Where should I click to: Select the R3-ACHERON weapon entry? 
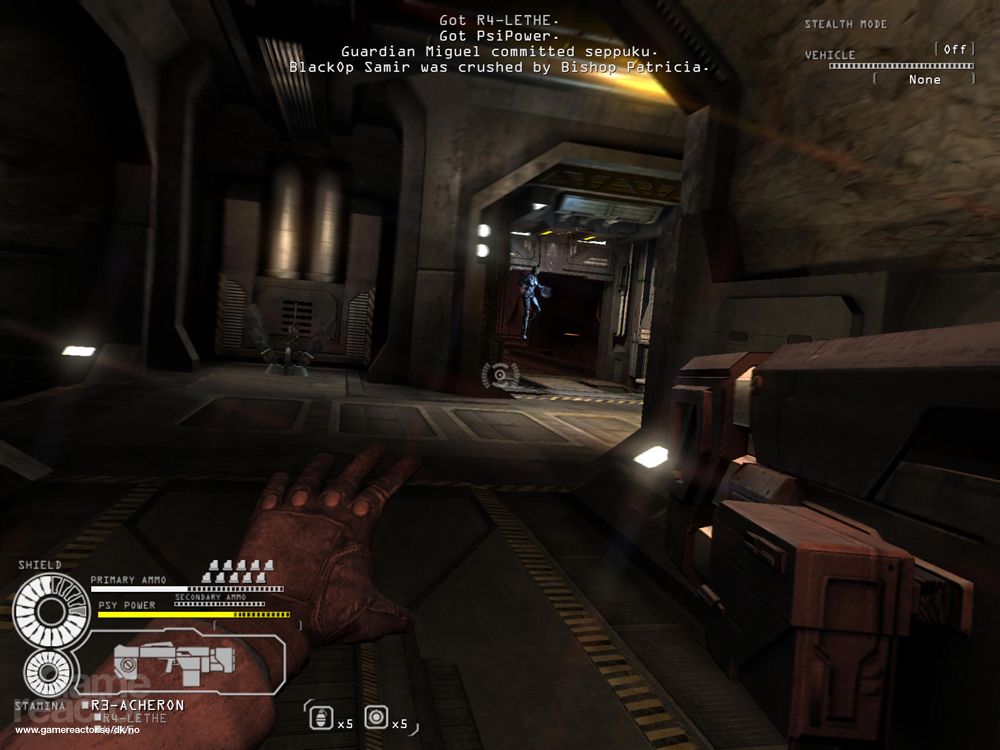(137, 705)
